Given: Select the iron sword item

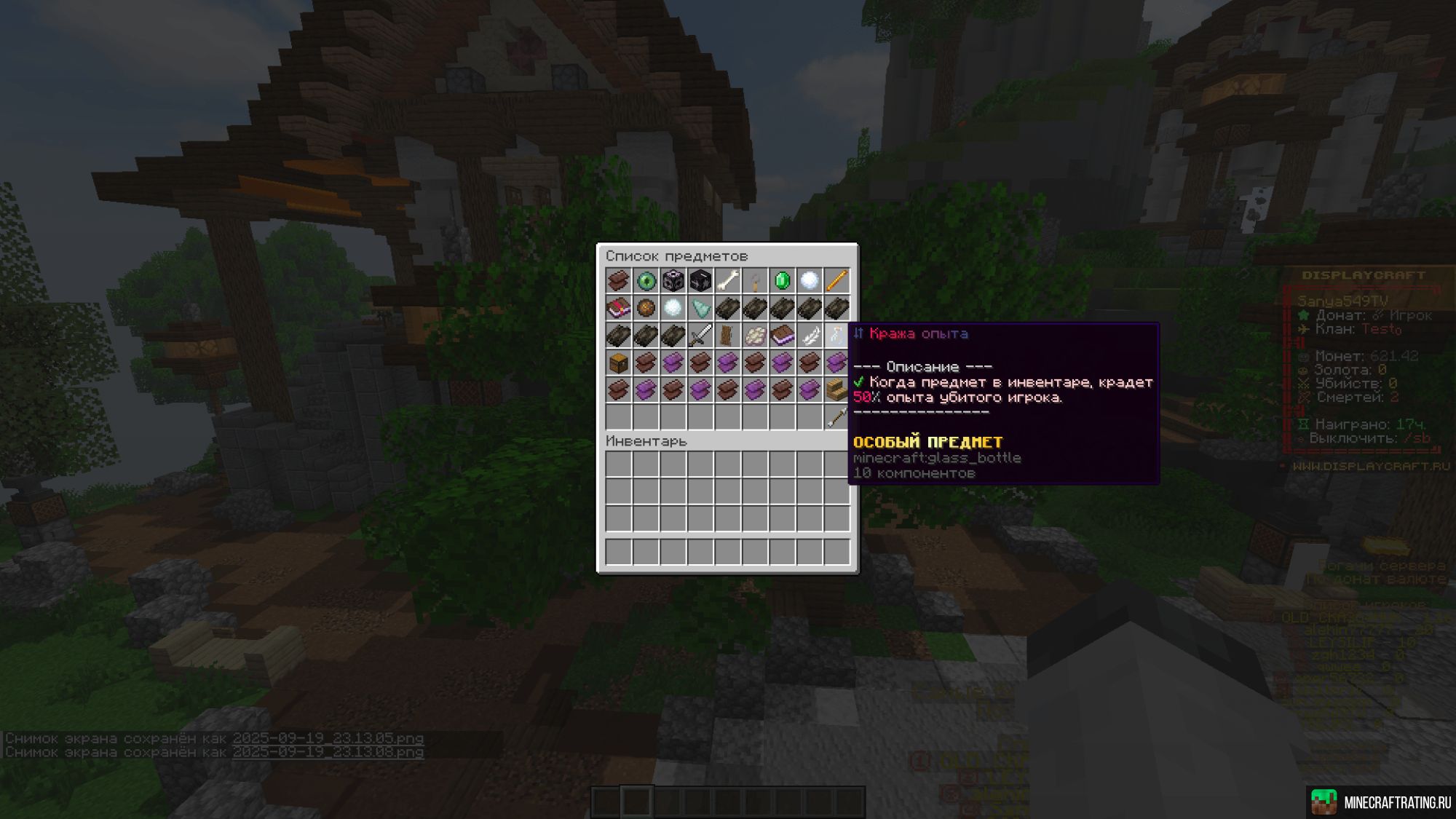Looking at the screenshot, I should [700, 335].
